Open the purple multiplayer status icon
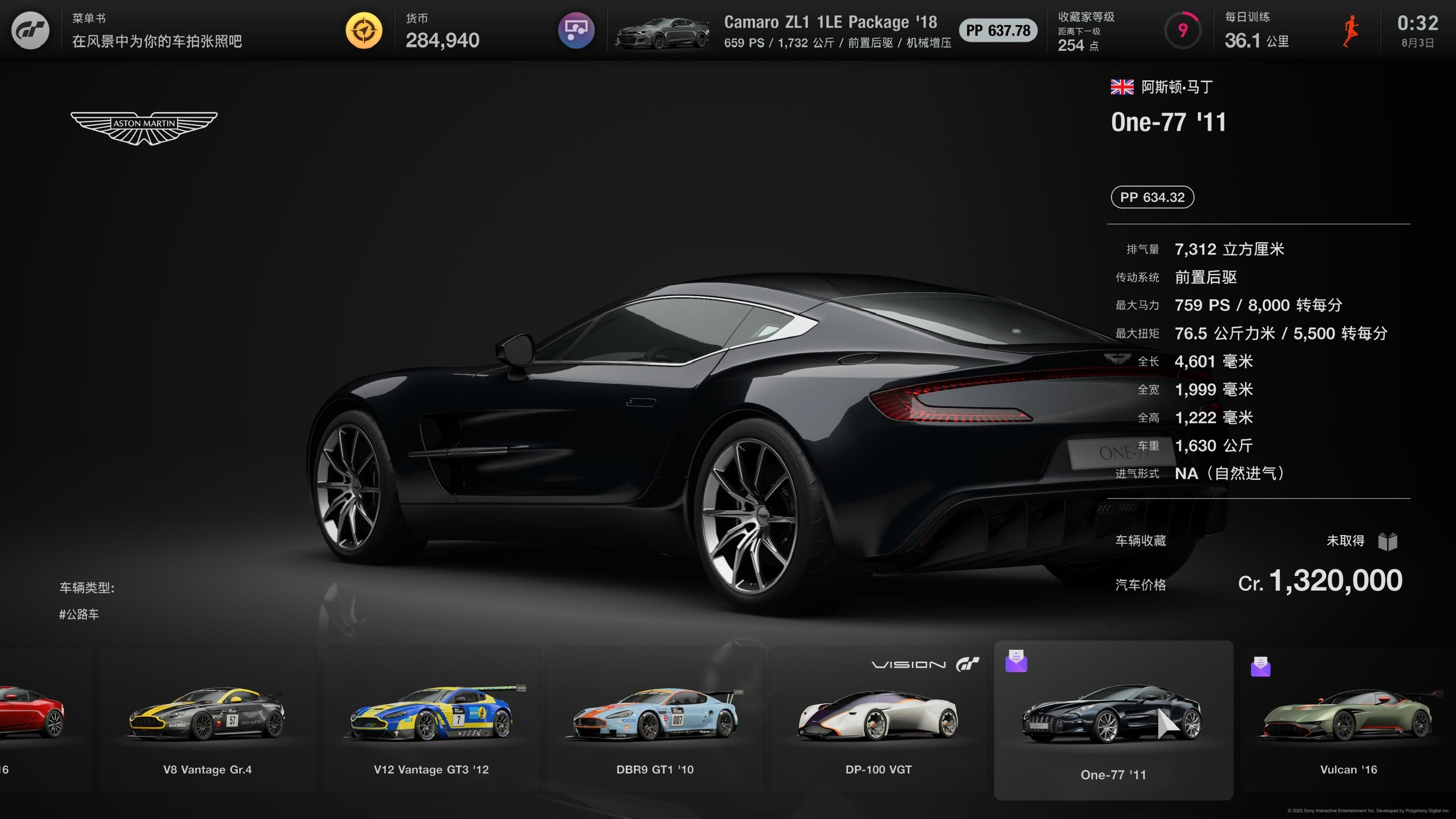The height and width of the screenshot is (819, 1456). click(576, 31)
